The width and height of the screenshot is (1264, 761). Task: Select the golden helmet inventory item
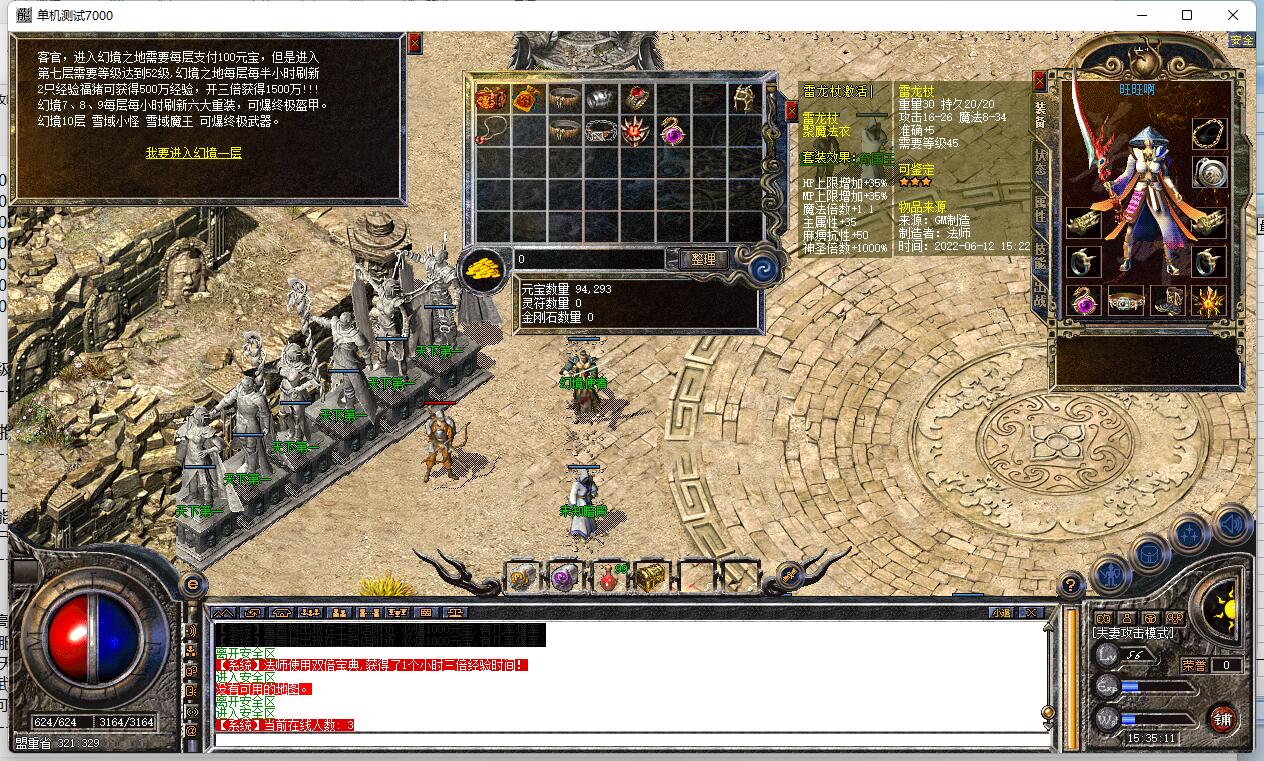tap(743, 98)
